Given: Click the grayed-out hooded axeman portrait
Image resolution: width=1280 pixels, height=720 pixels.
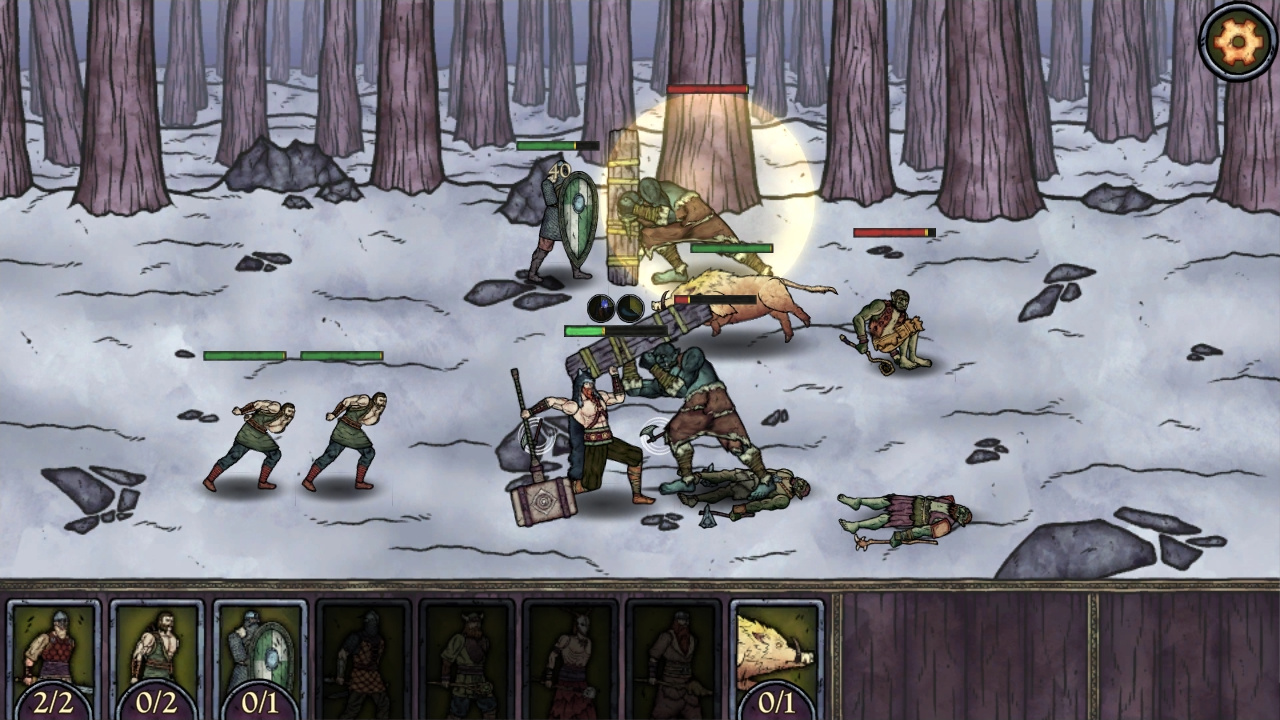Looking at the screenshot, I should tap(363, 655).
